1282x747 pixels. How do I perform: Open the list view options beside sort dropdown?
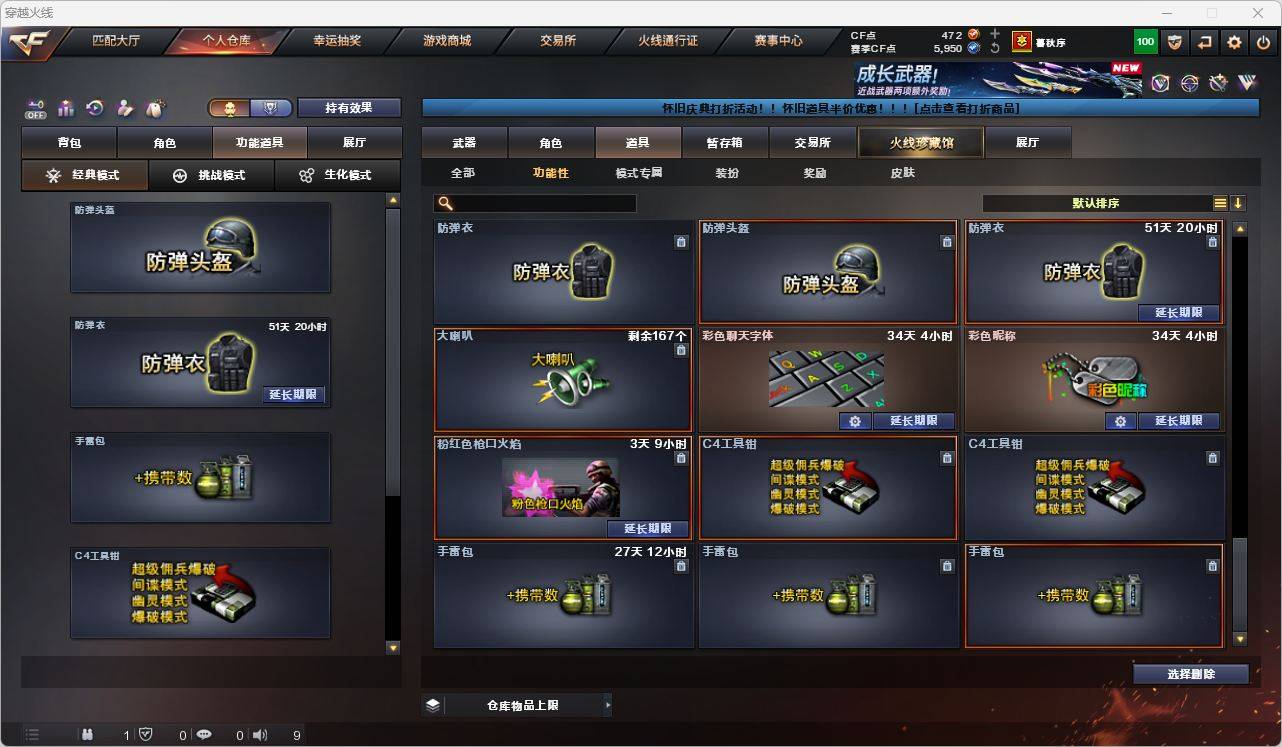coord(1220,202)
